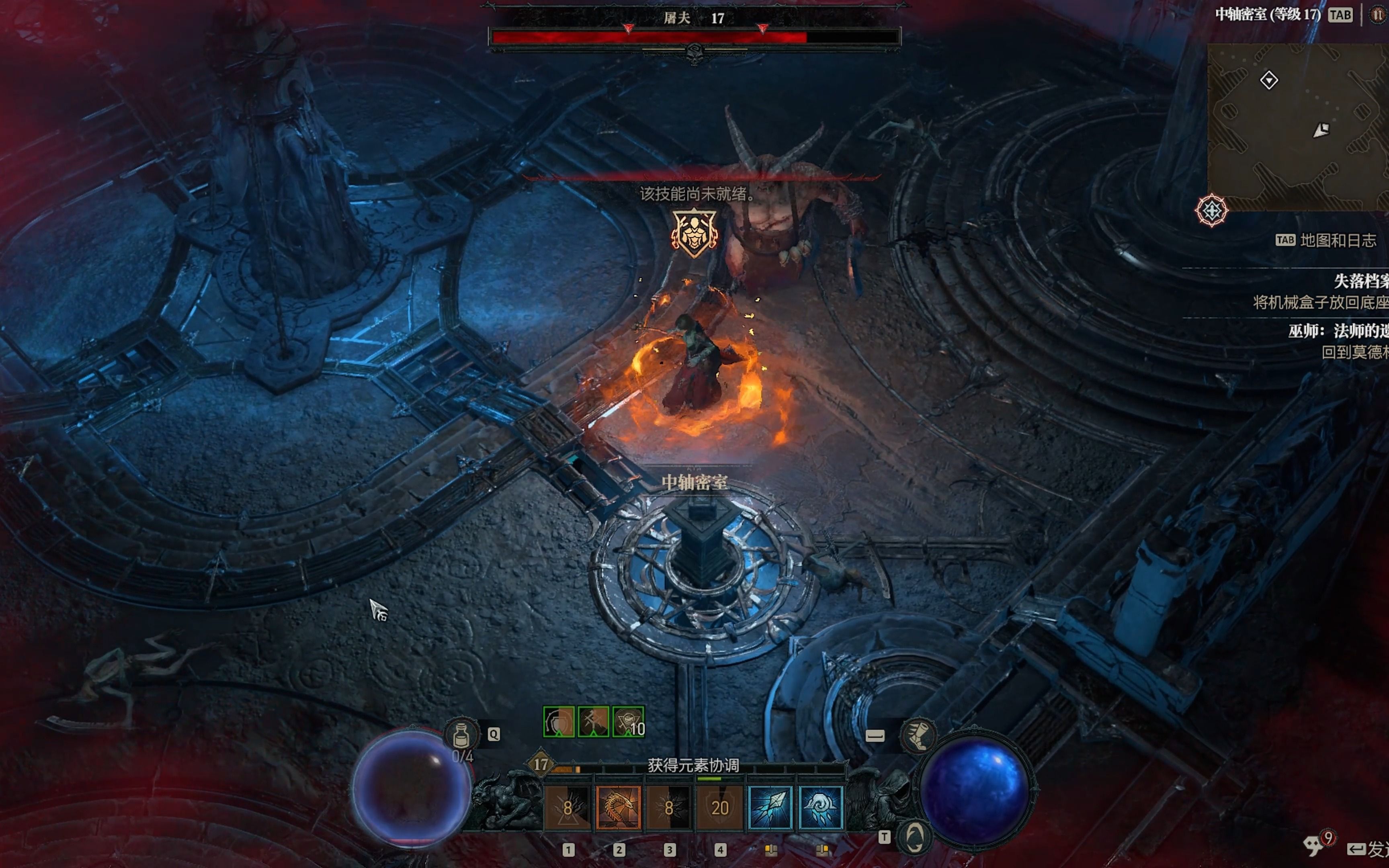Viewport: 1389px width, 868px height.
Task: Open the town portal icon
Action: coord(914,837)
